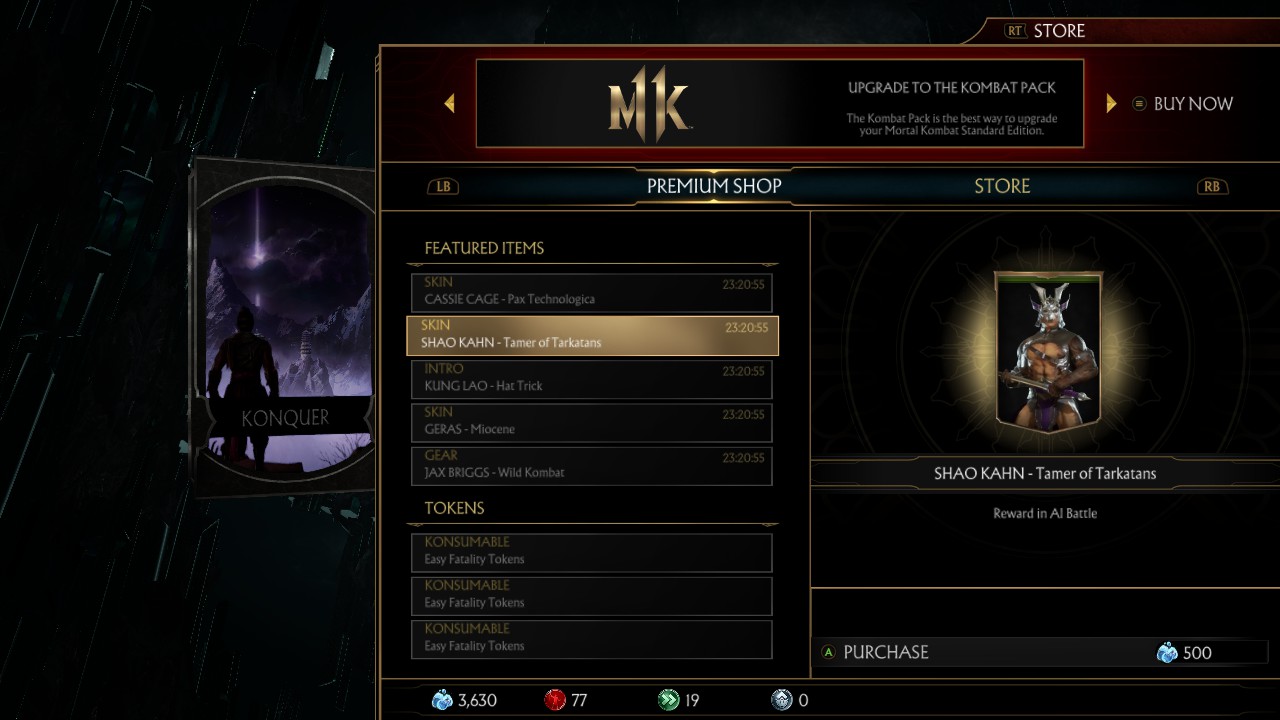Viewport: 1280px width, 720px height.
Task: Choose Shao Kahn Tamer of Tarkatans skin
Action: [591, 335]
